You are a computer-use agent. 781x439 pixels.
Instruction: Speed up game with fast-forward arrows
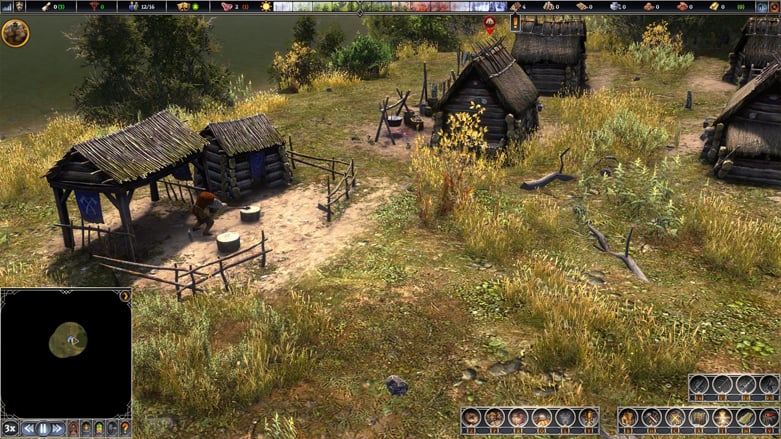58,428
